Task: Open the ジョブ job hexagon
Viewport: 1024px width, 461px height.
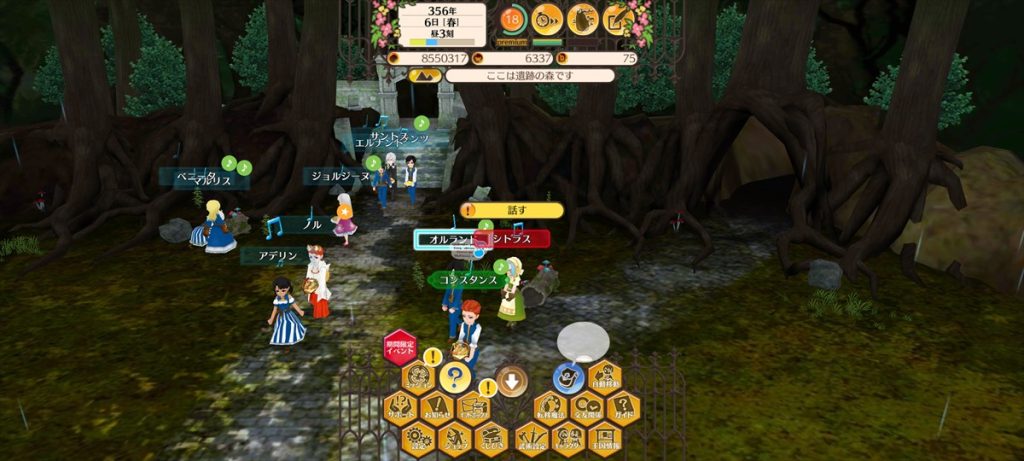Action: click(455, 438)
